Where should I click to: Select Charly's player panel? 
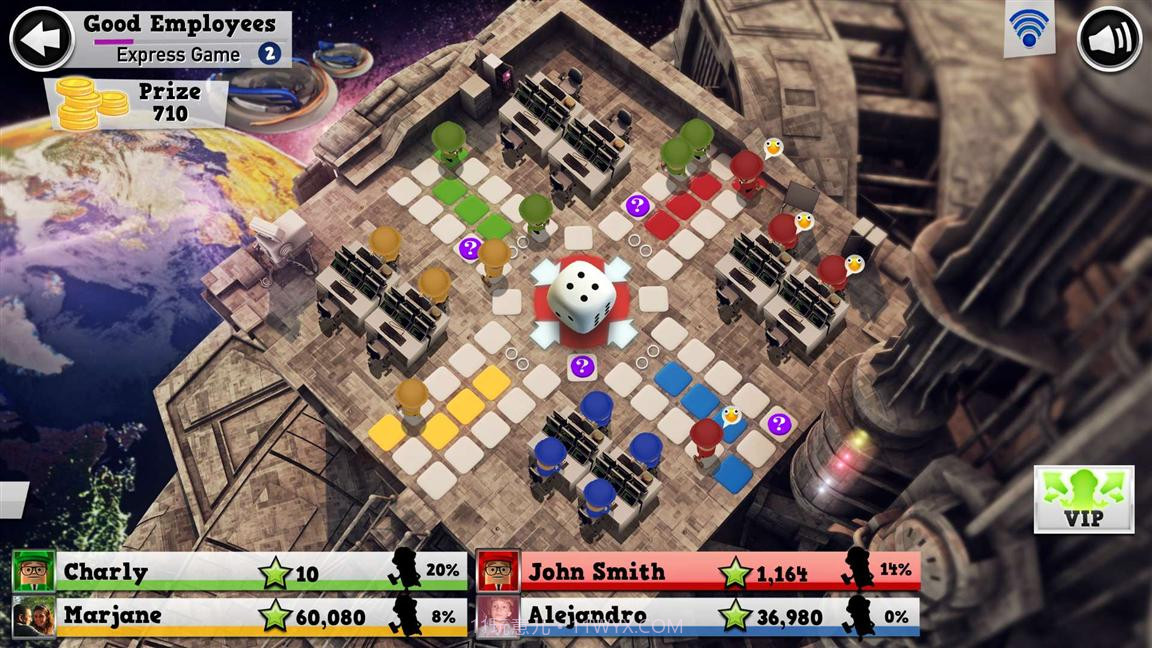(240, 572)
